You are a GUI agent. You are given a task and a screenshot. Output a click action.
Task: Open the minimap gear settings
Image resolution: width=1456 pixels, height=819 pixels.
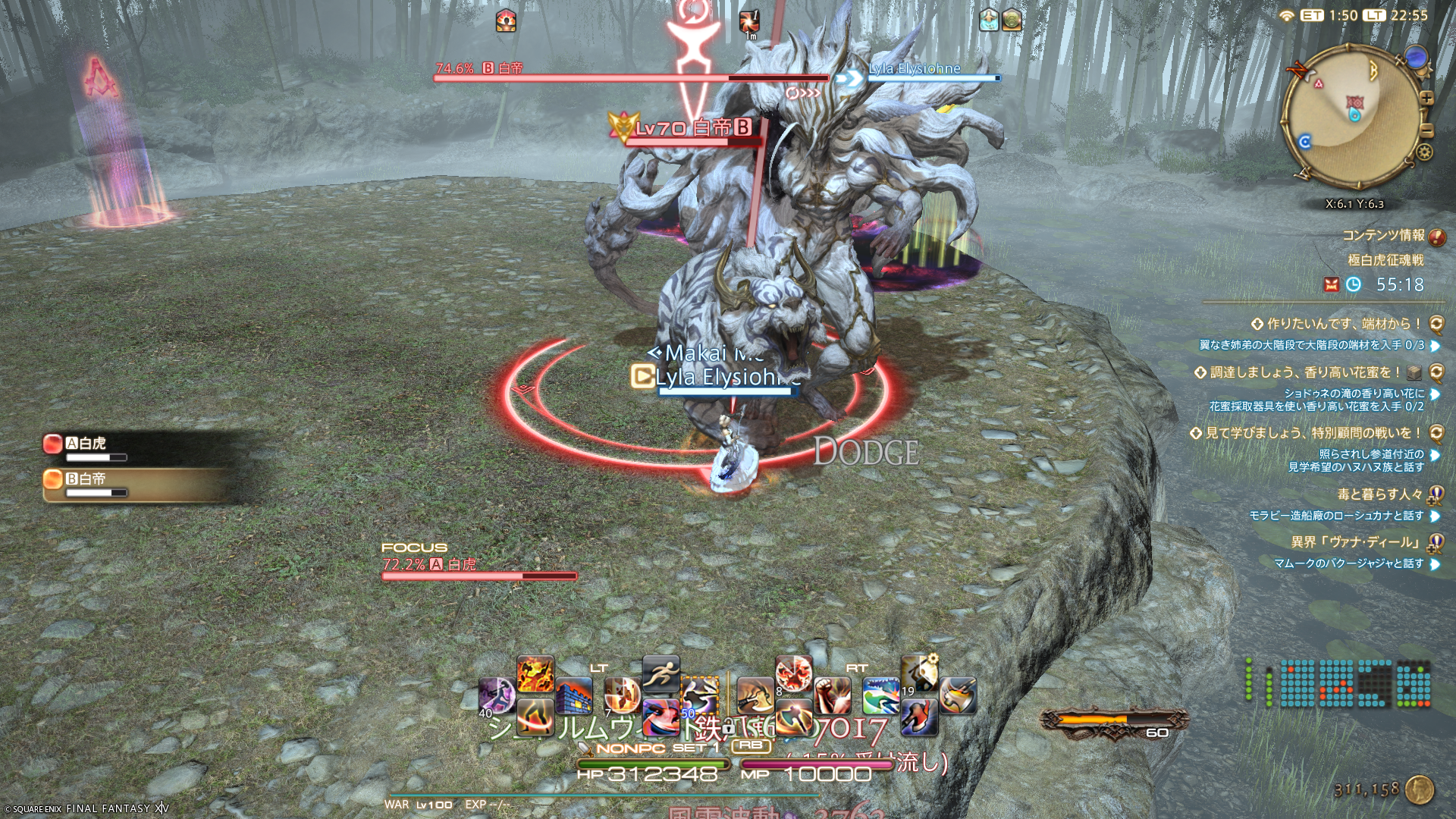pos(1425,152)
